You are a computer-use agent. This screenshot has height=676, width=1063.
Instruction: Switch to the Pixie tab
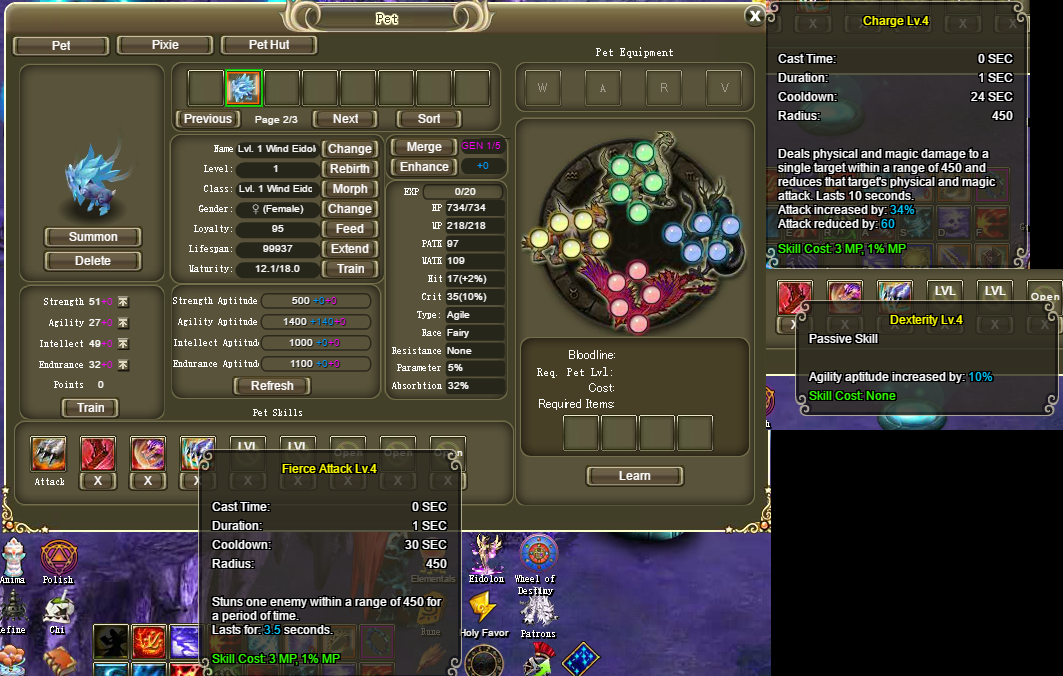pos(165,45)
